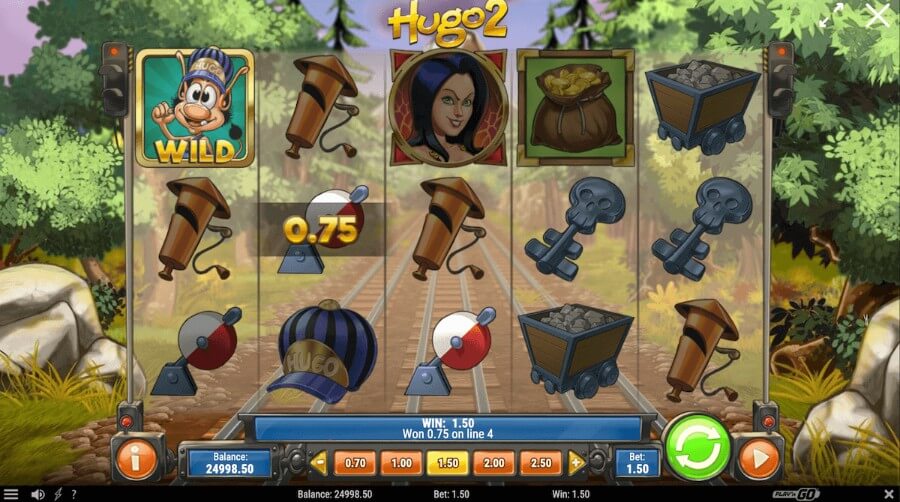Choose the 1.00 bet amount
The height and width of the screenshot is (502, 900).
400,462
